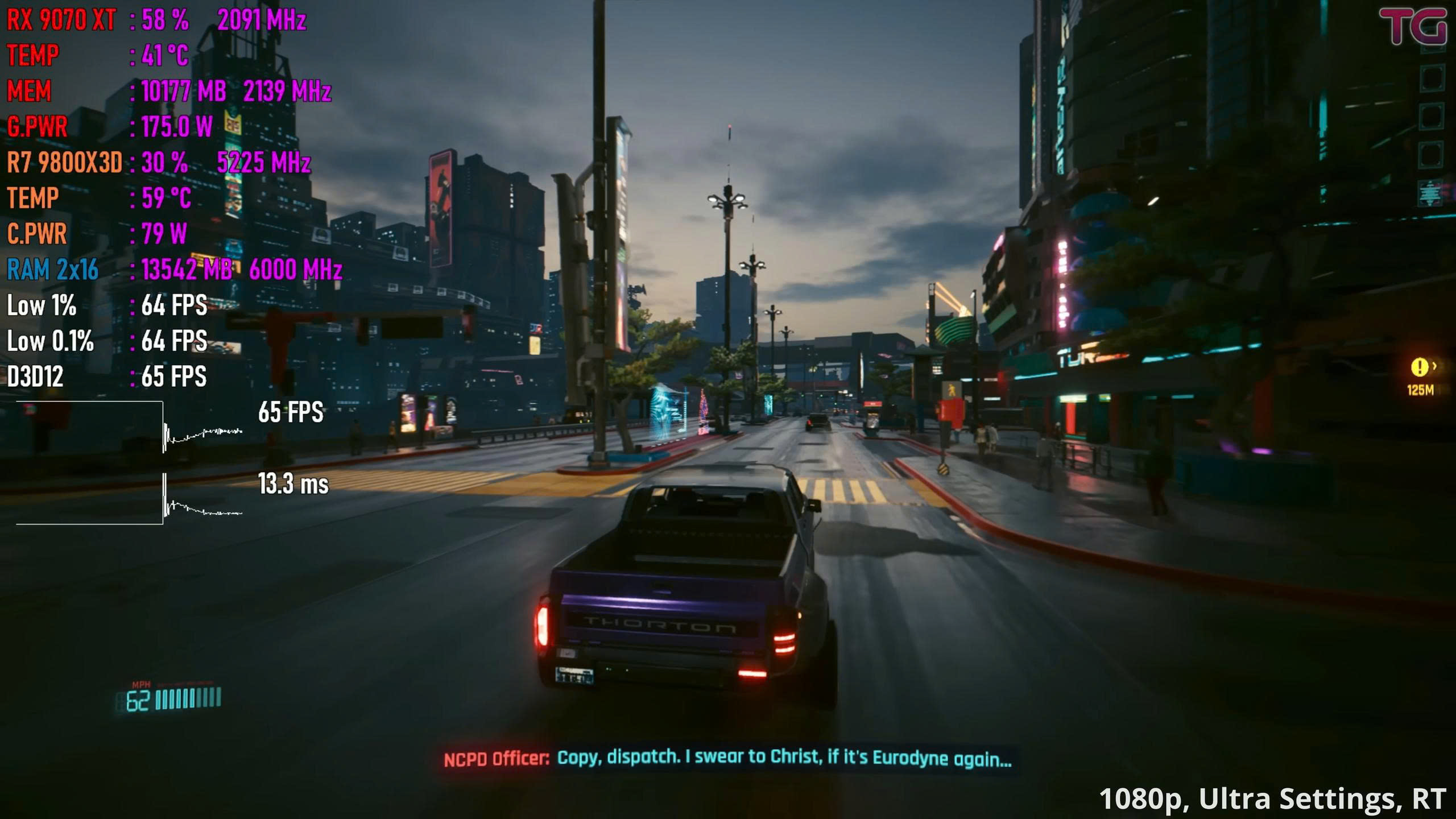Click the yellow exclamation quest marker
Image resolution: width=1456 pixels, height=819 pixels.
tap(1419, 367)
